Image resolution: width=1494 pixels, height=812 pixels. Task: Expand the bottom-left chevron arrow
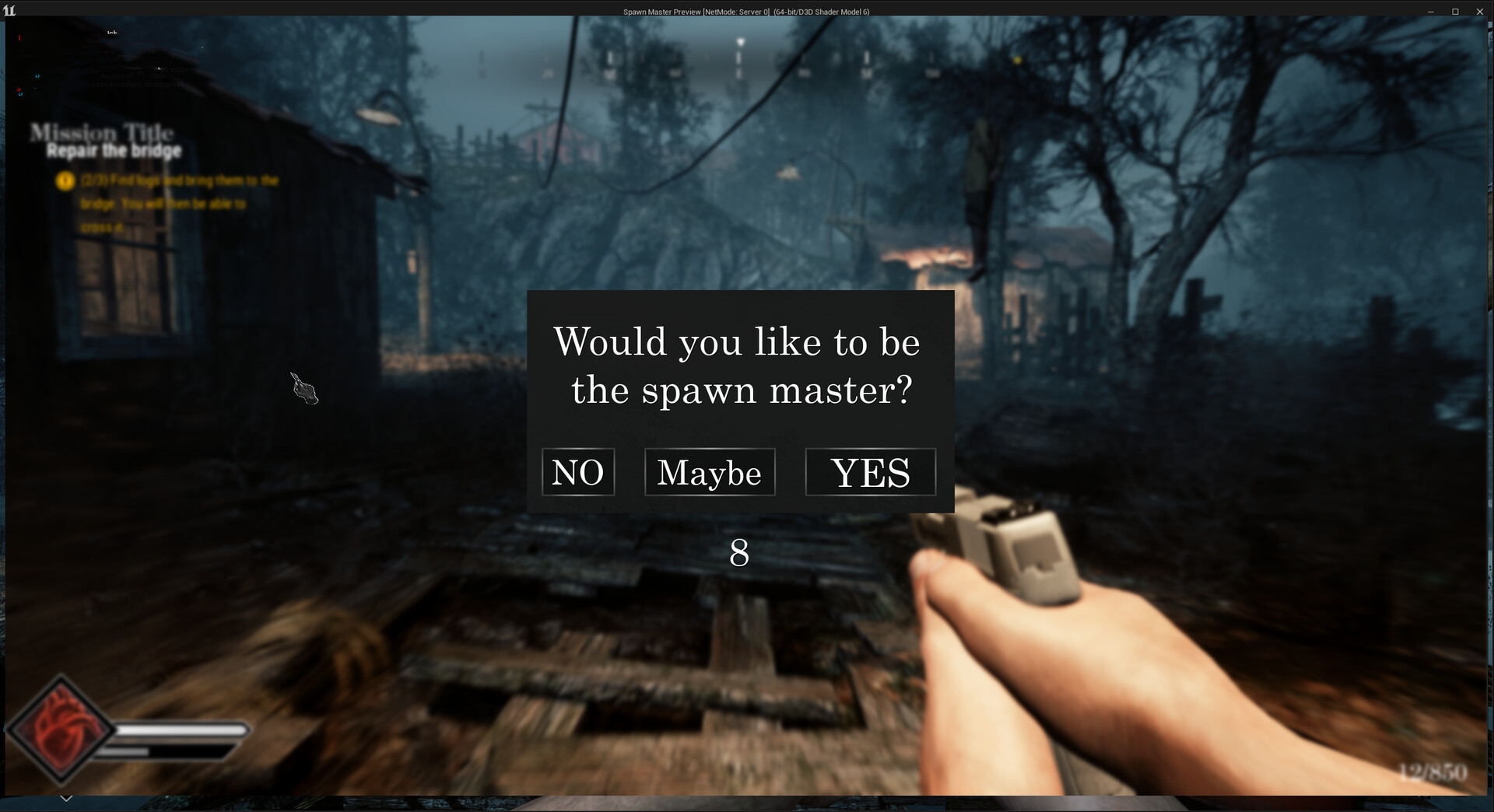click(66, 797)
